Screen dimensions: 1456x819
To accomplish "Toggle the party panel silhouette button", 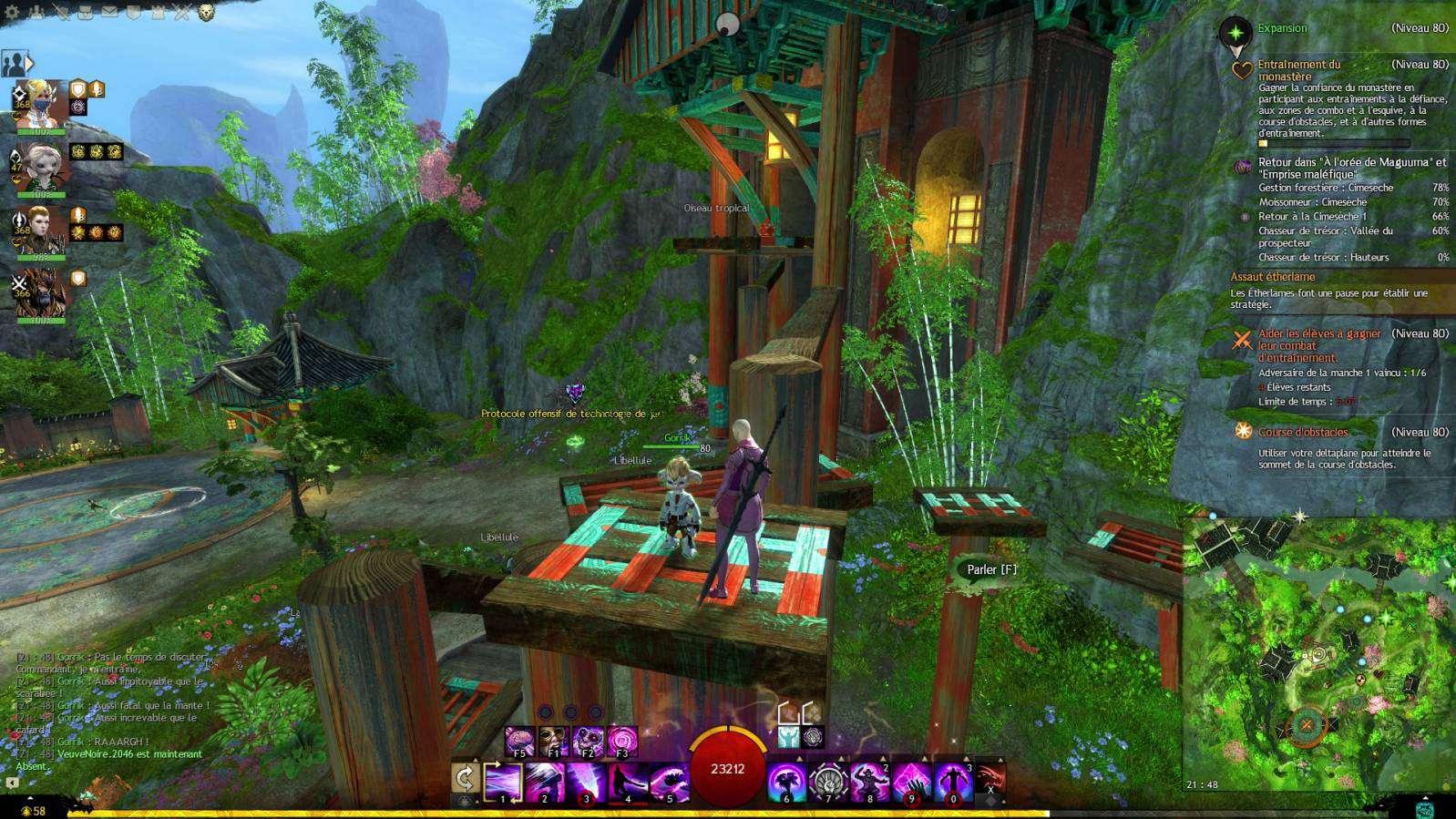I will 15,64.
